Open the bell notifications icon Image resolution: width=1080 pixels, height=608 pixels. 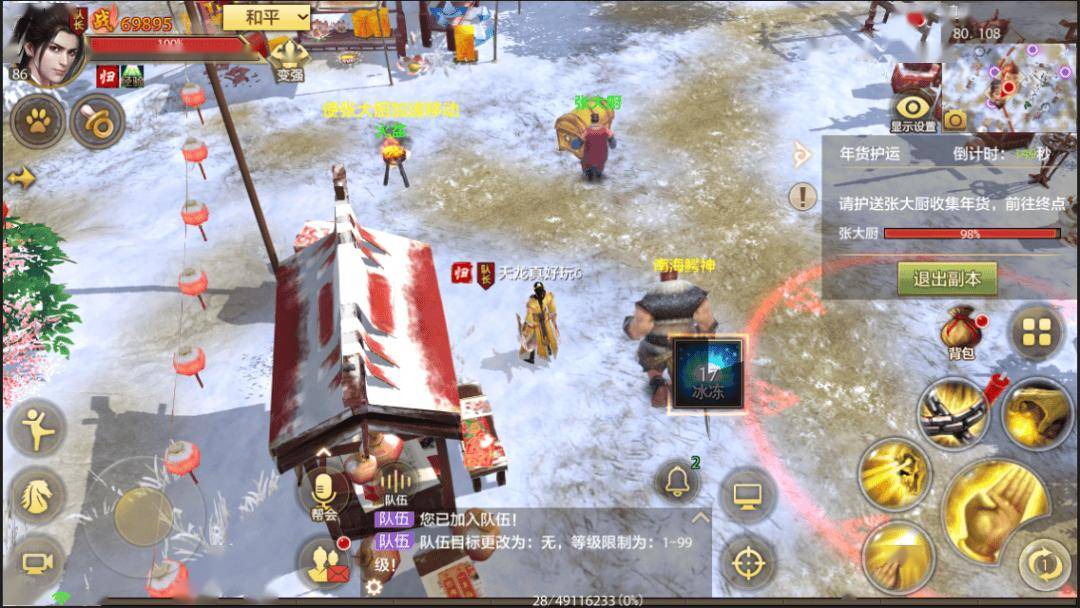[677, 482]
